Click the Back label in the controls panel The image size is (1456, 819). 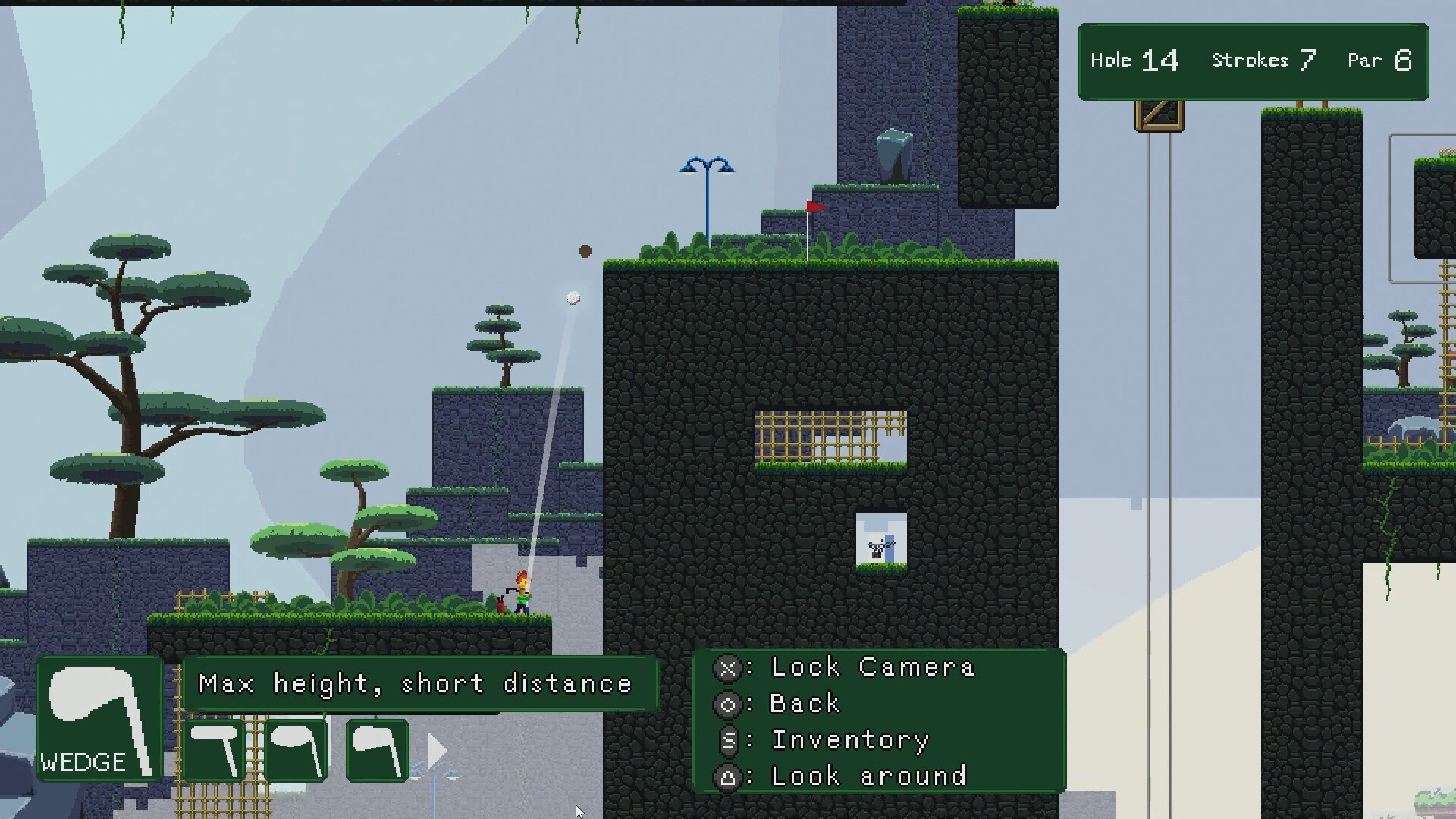(x=804, y=704)
